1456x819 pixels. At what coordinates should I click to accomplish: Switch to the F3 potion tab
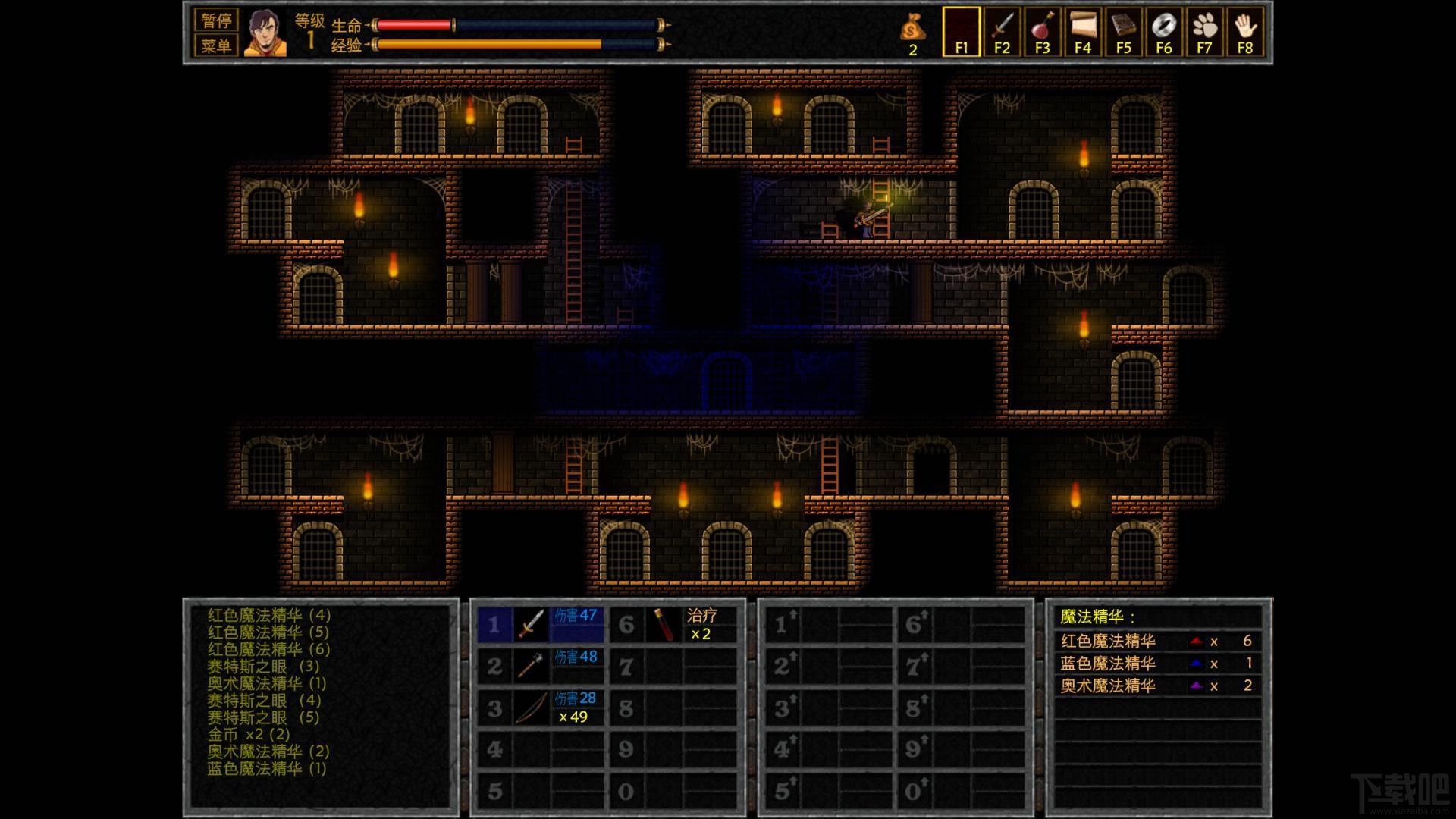click(1042, 33)
